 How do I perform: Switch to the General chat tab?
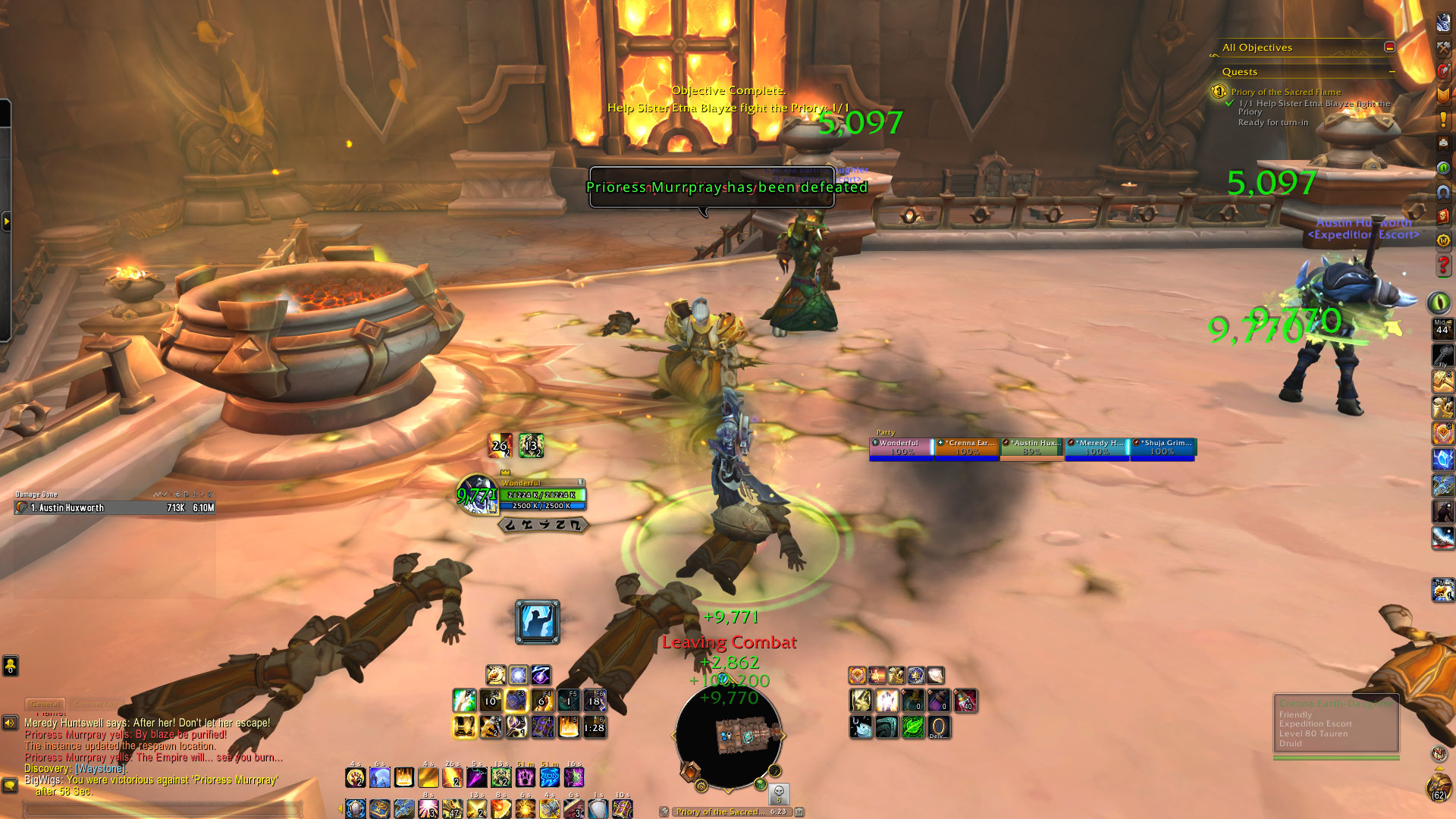click(x=45, y=704)
